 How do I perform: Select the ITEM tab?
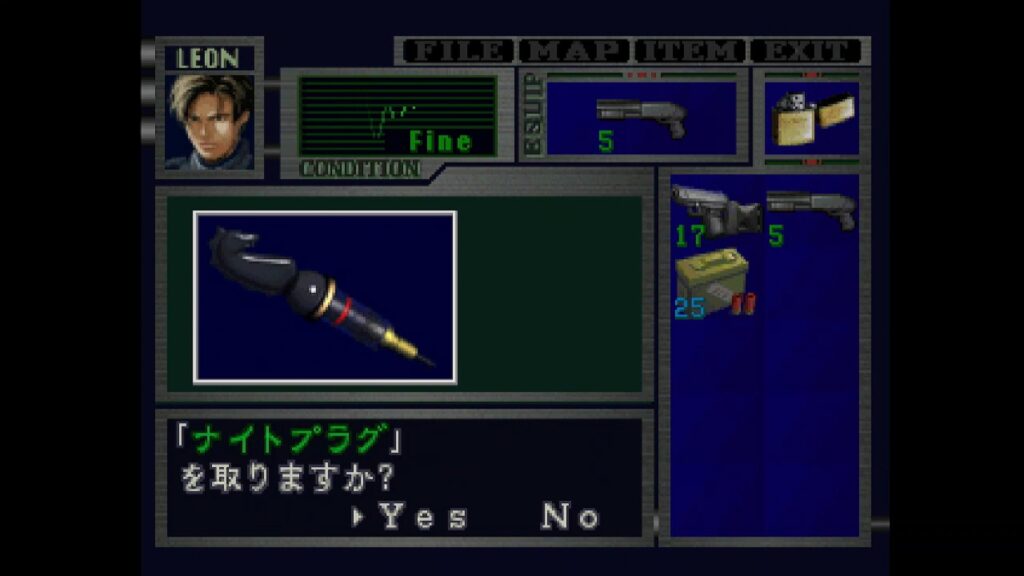[692, 50]
